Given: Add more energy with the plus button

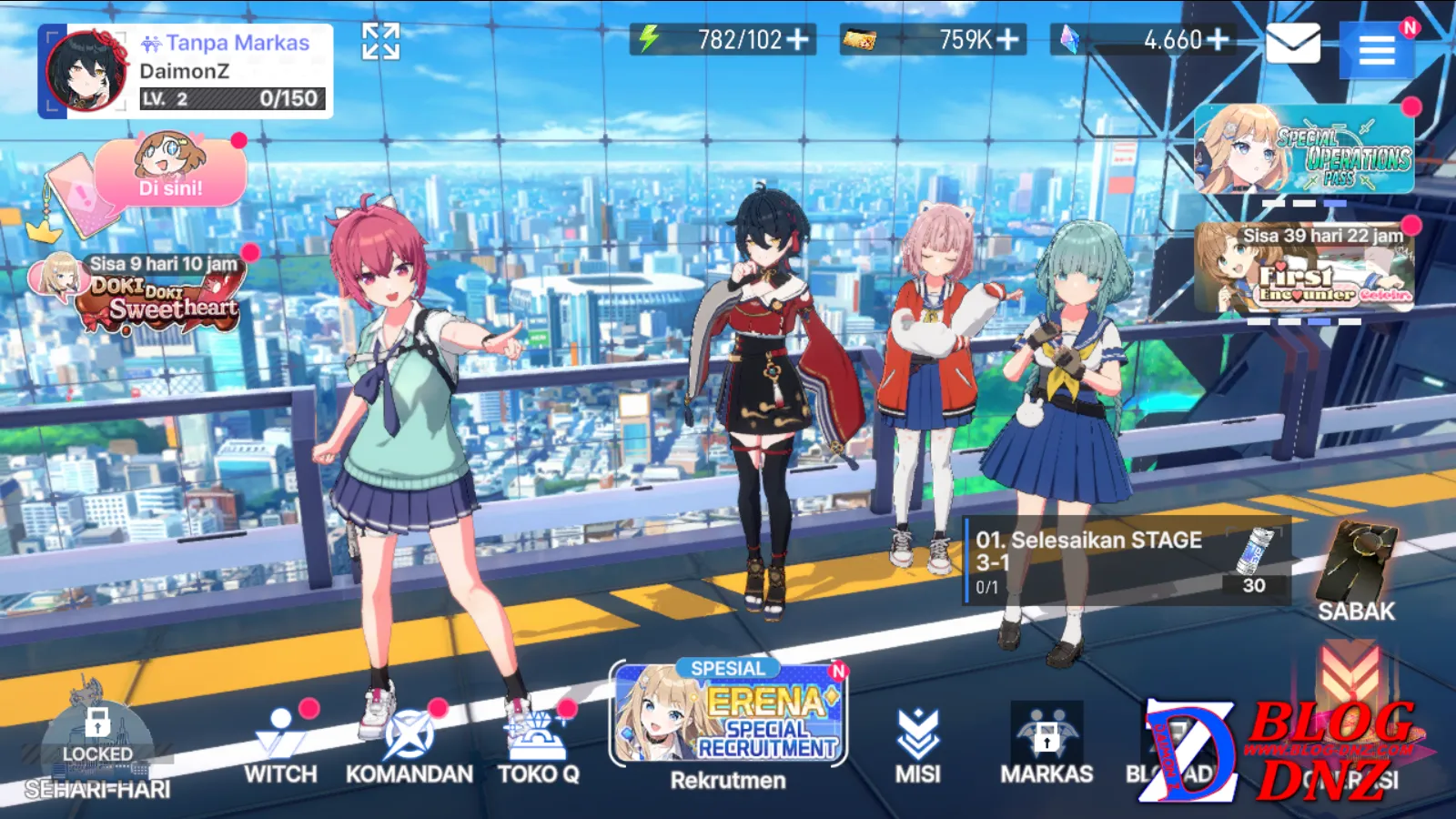Looking at the screenshot, I should point(798,40).
